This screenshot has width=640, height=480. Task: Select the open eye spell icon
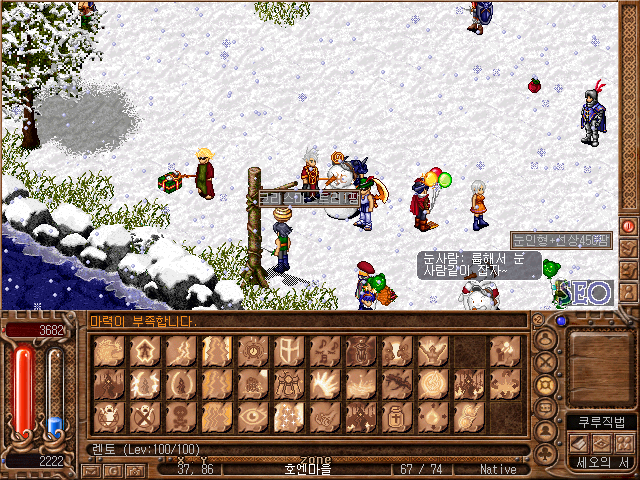[x=252, y=416]
